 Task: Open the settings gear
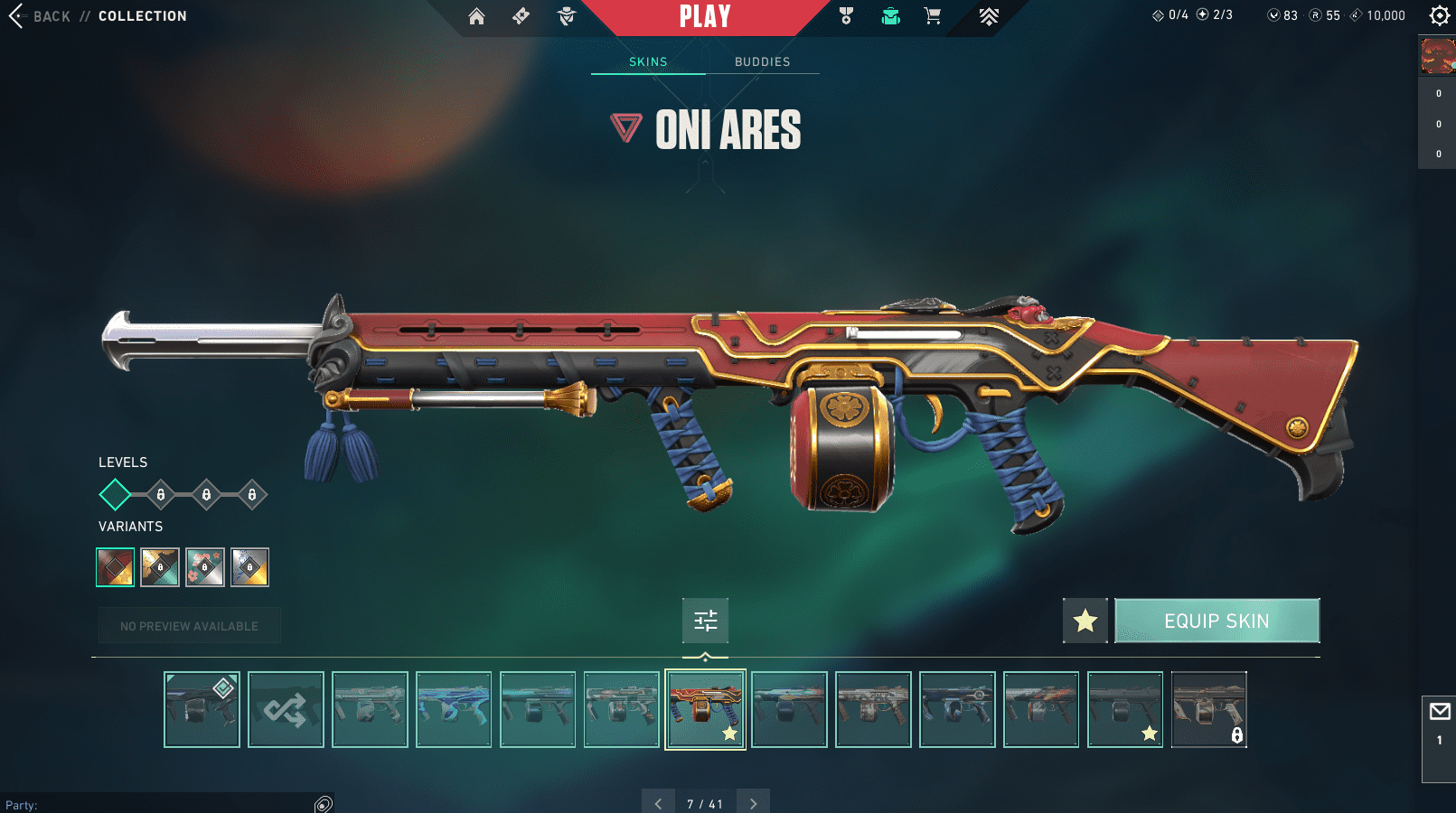tap(1439, 15)
